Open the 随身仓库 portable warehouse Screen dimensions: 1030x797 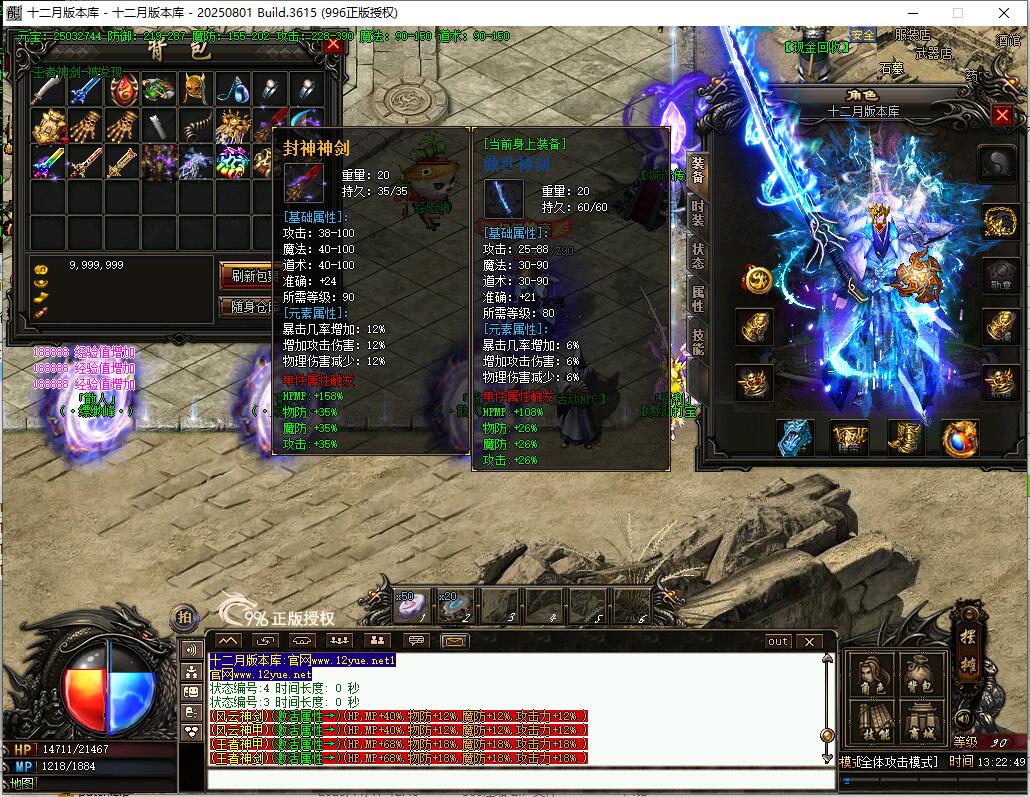coord(246,307)
